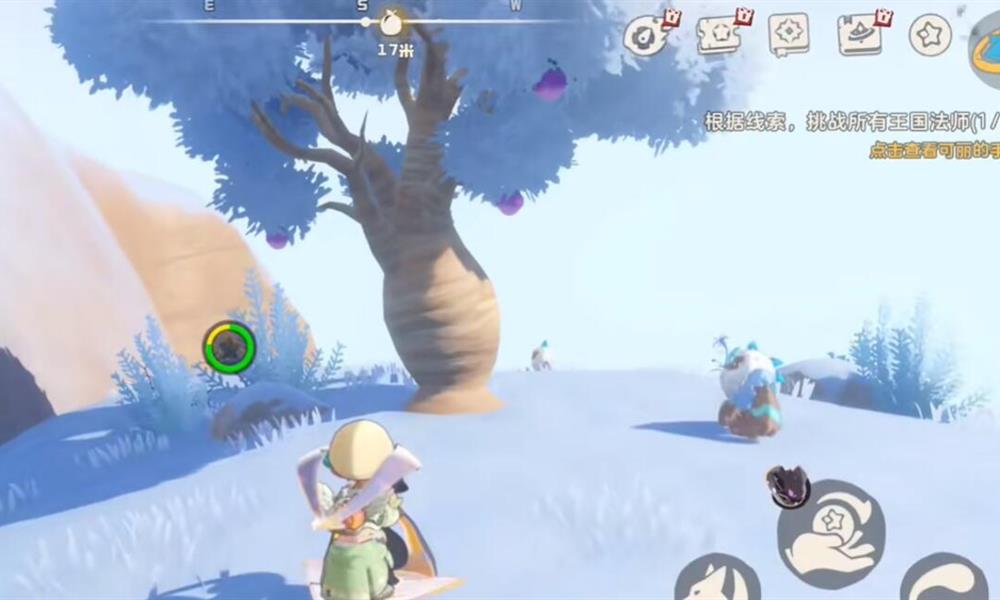Activate the hand-throwing-star-orb action button

click(830, 533)
